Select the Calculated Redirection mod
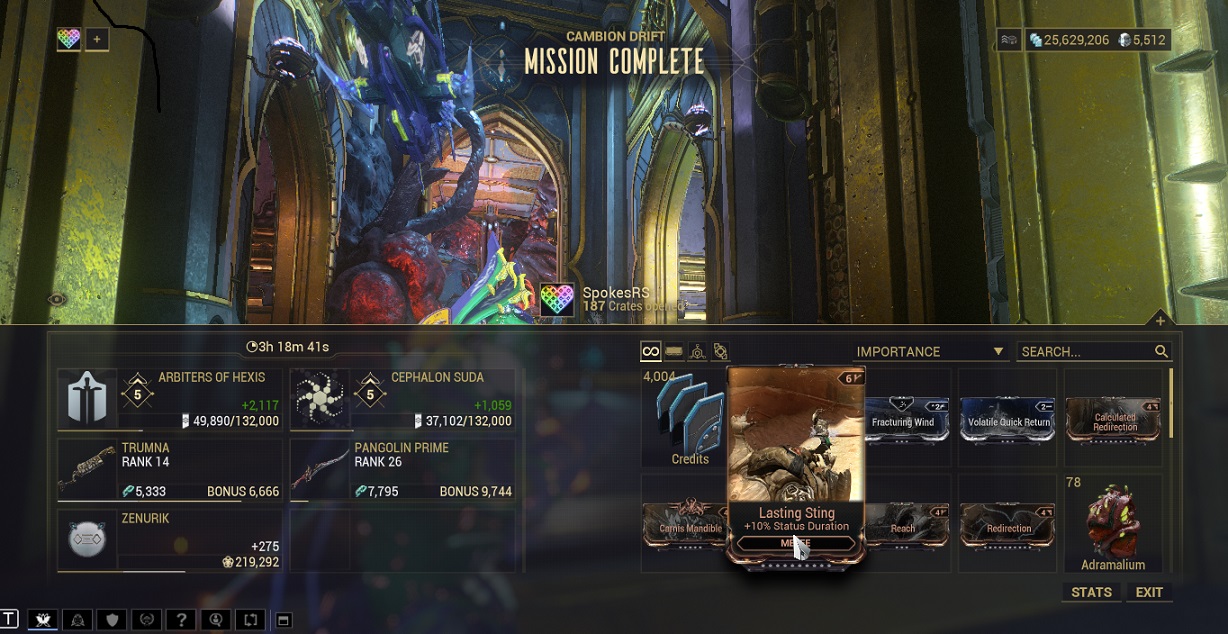 (1114, 418)
